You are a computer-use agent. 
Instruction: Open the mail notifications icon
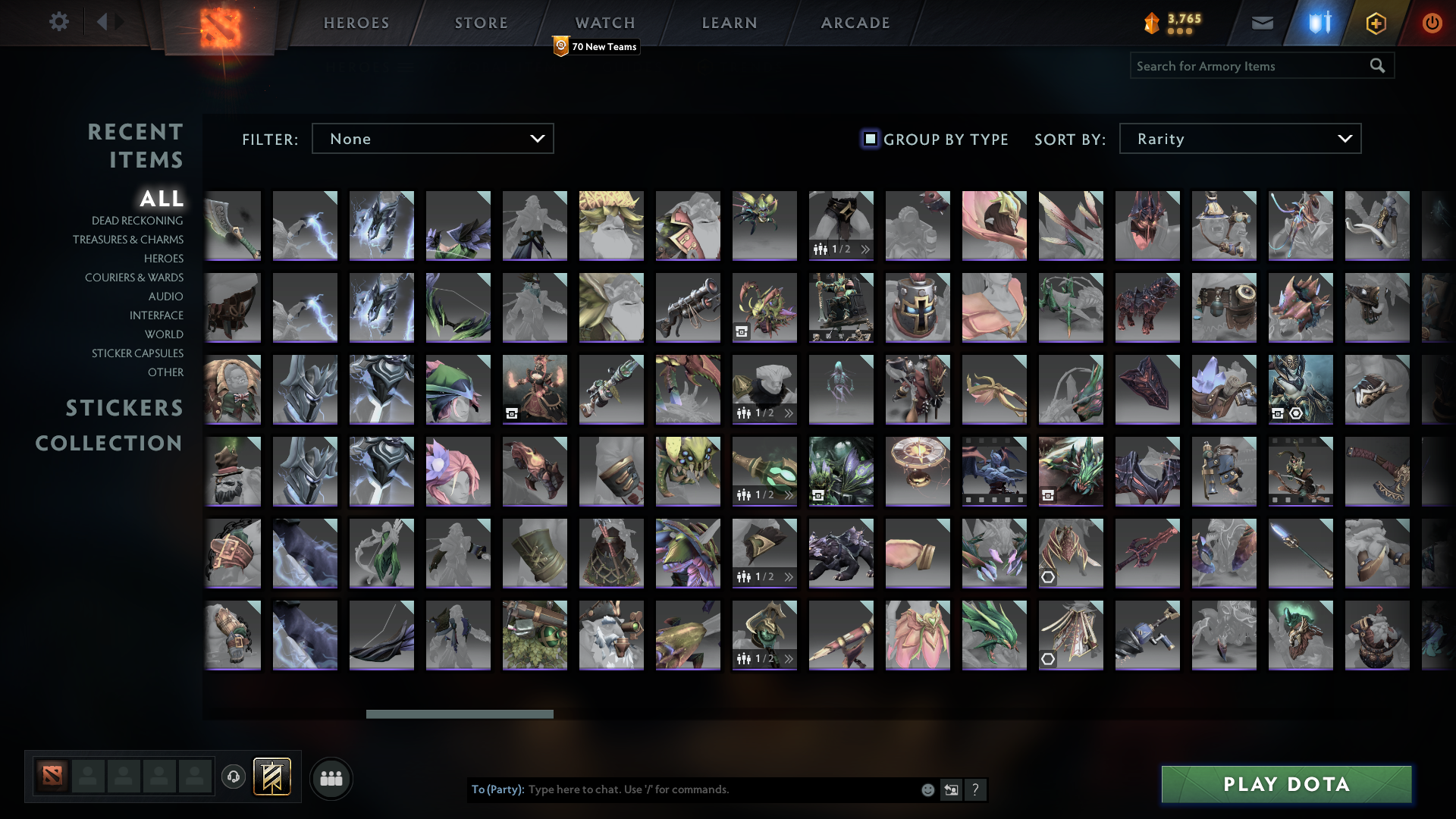[x=1261, y=22]
